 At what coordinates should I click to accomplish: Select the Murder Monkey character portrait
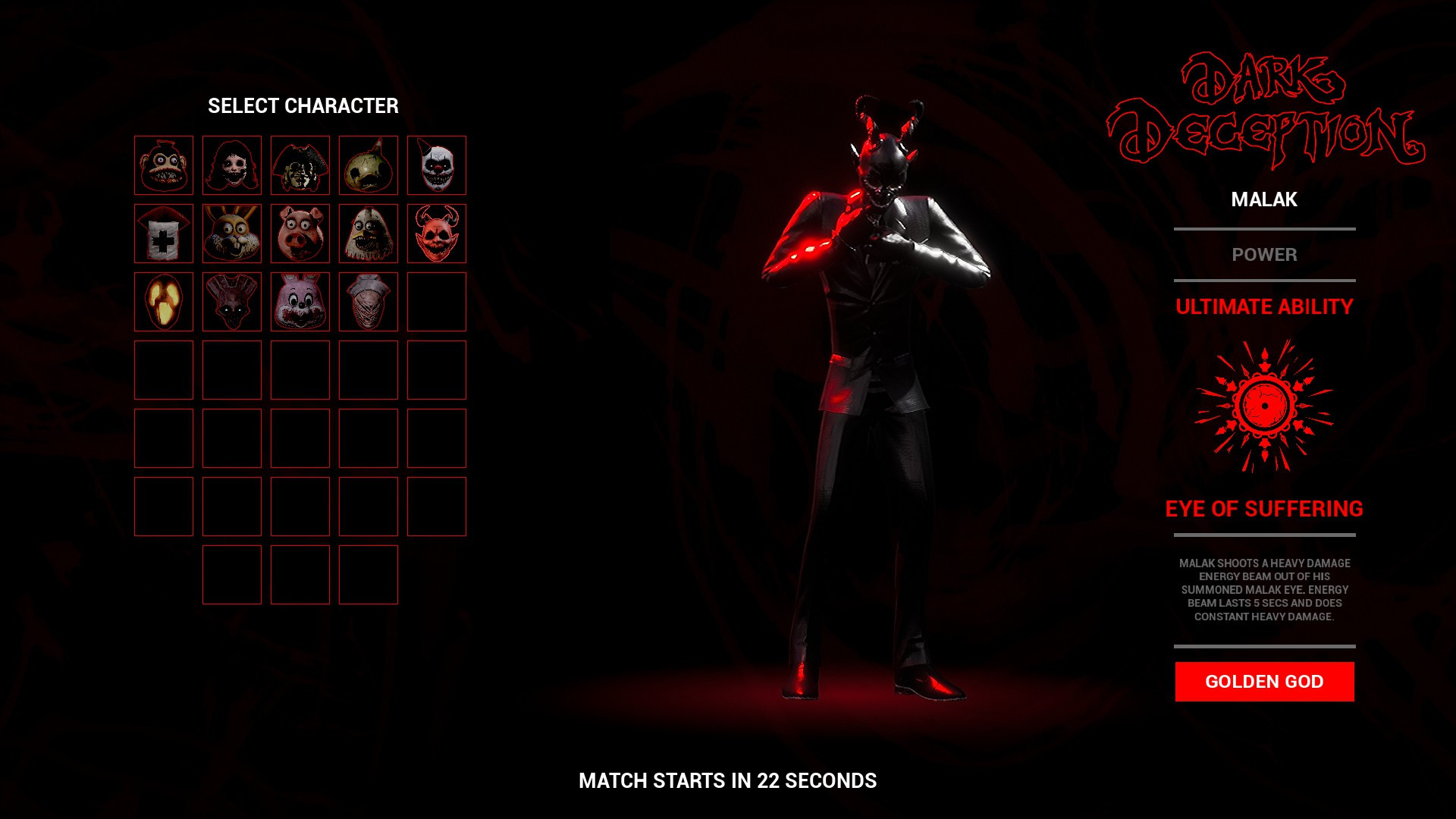(x=164, y=165)
